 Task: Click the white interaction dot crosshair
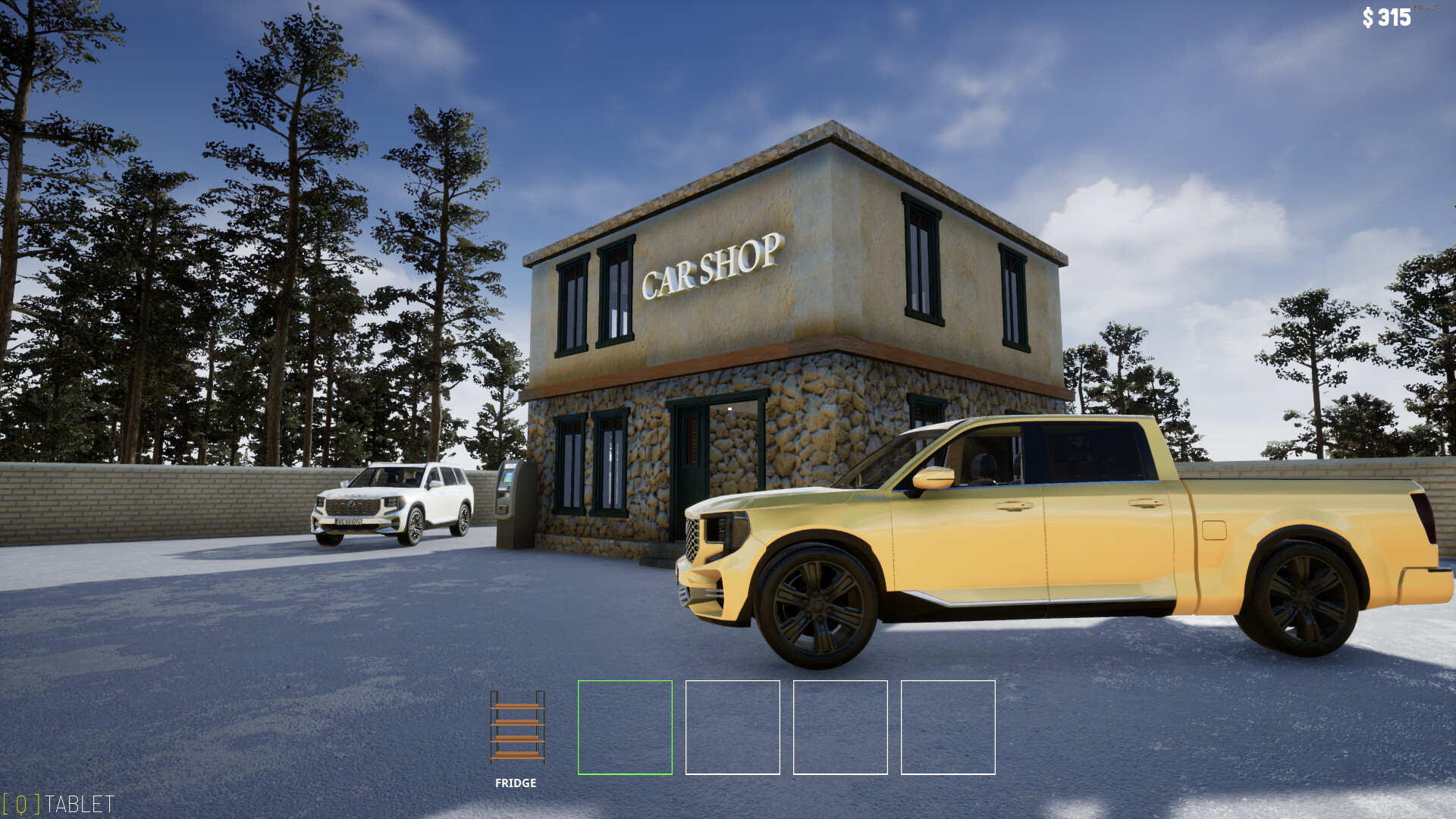point(728,409)
